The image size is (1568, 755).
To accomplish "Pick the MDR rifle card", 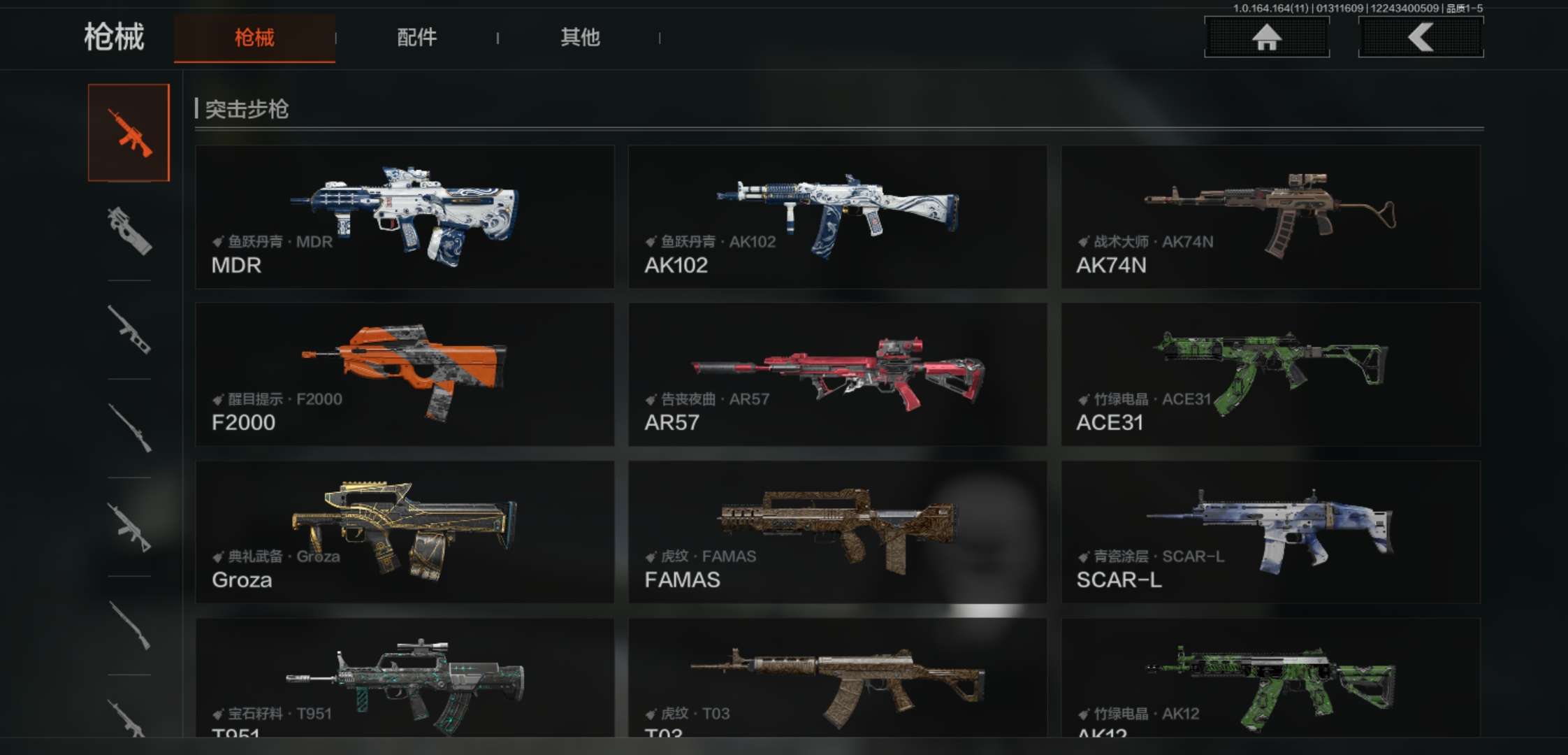I will click(405, 217).
